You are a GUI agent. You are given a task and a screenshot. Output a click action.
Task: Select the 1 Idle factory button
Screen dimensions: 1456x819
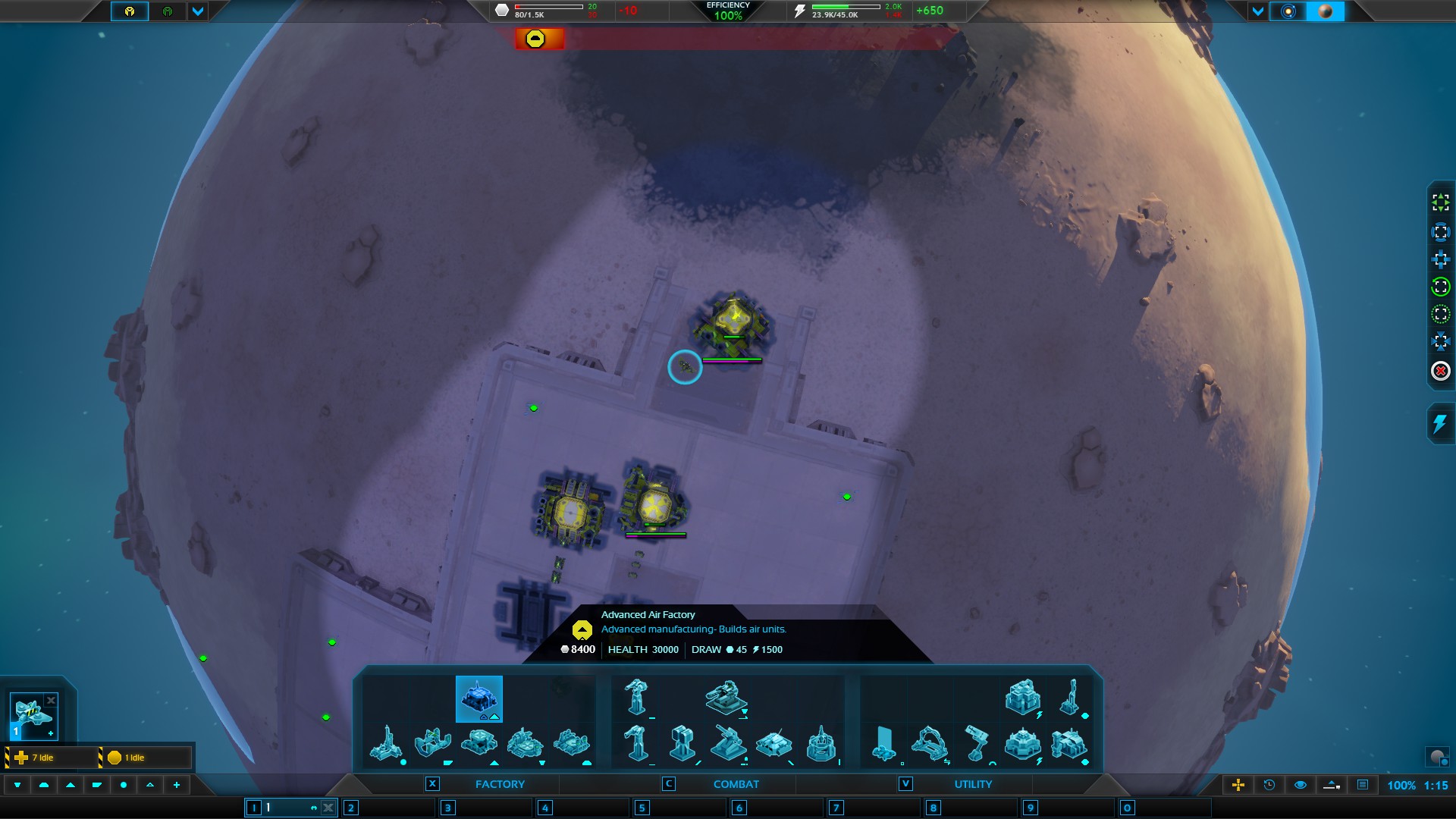(x=146, y=758)
